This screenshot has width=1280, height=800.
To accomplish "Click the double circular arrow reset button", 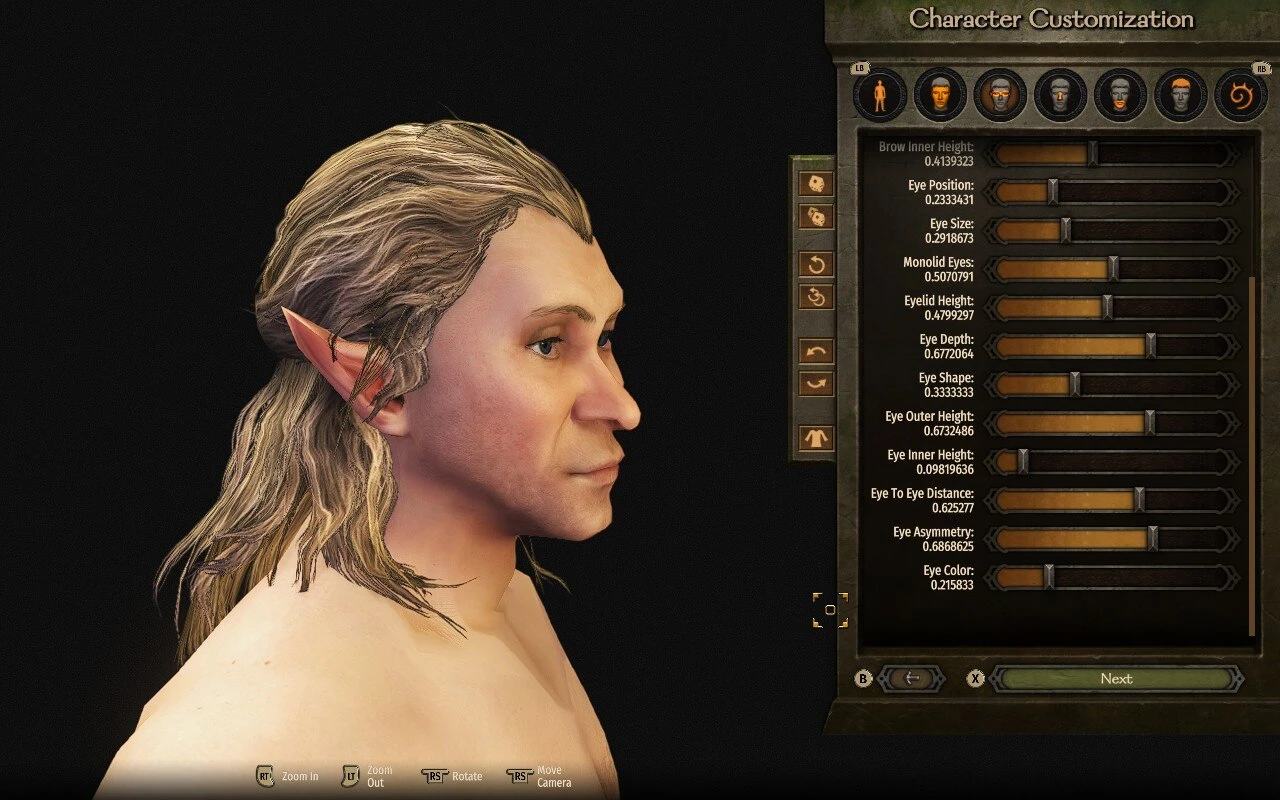I will coord(816,296).
